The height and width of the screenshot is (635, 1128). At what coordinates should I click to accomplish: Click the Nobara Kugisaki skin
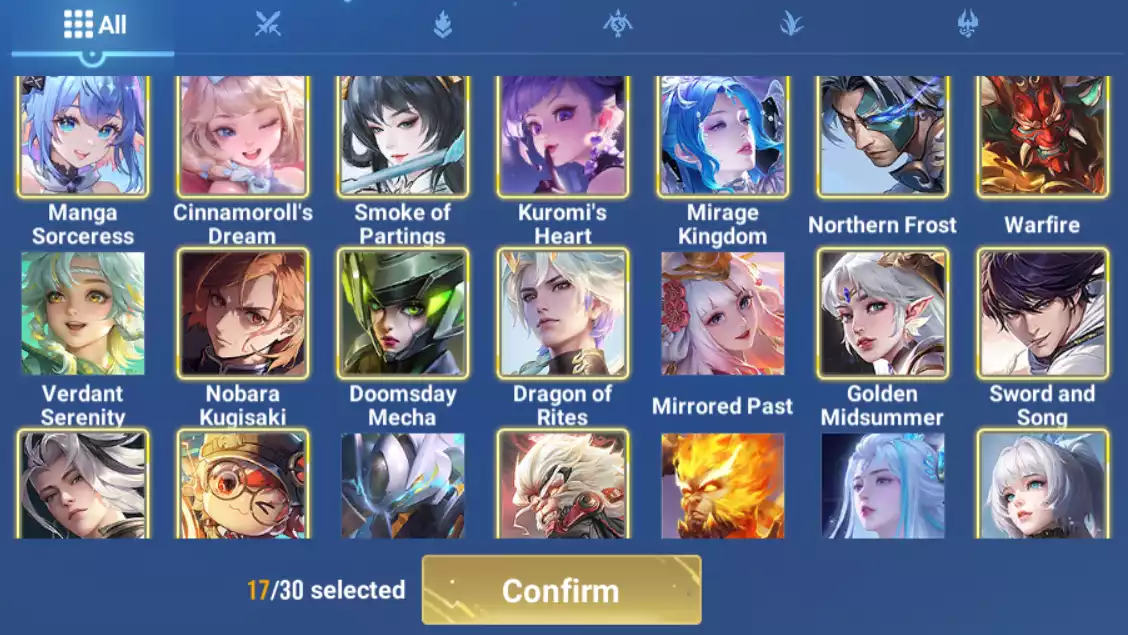tap(243, 313)
